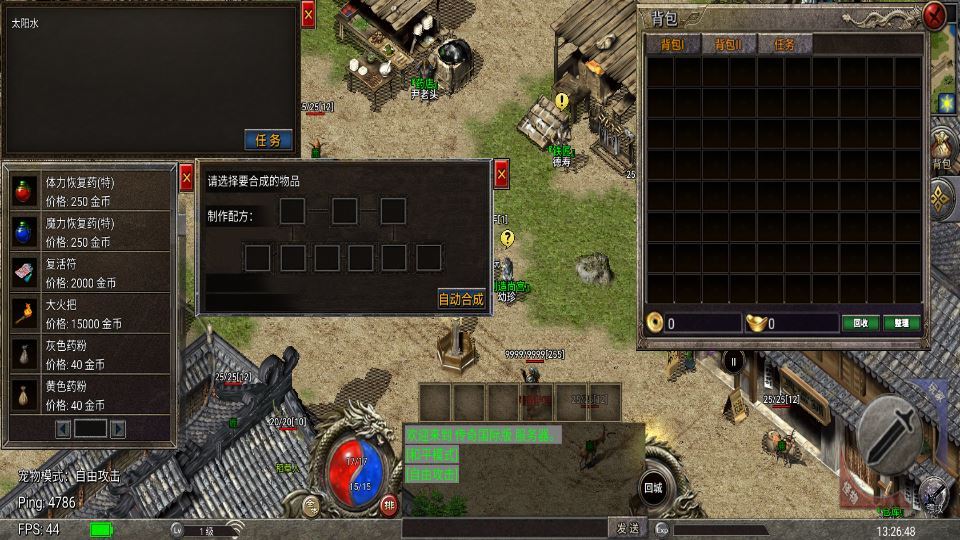Send the chat message with 发送
Viewport: 960px width, 540px height.
coord(627,528)
